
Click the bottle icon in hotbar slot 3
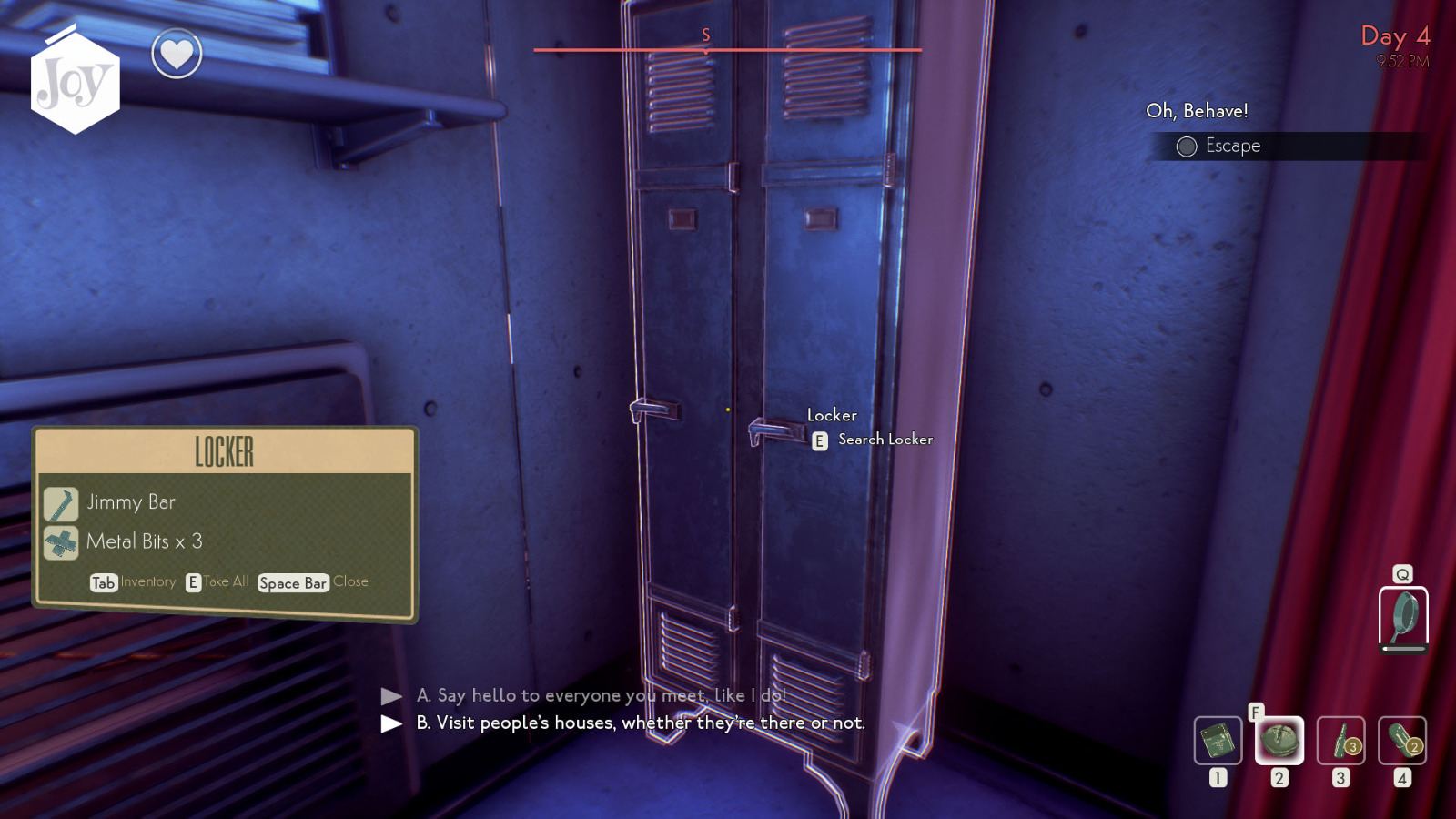tap(1340, 743)
